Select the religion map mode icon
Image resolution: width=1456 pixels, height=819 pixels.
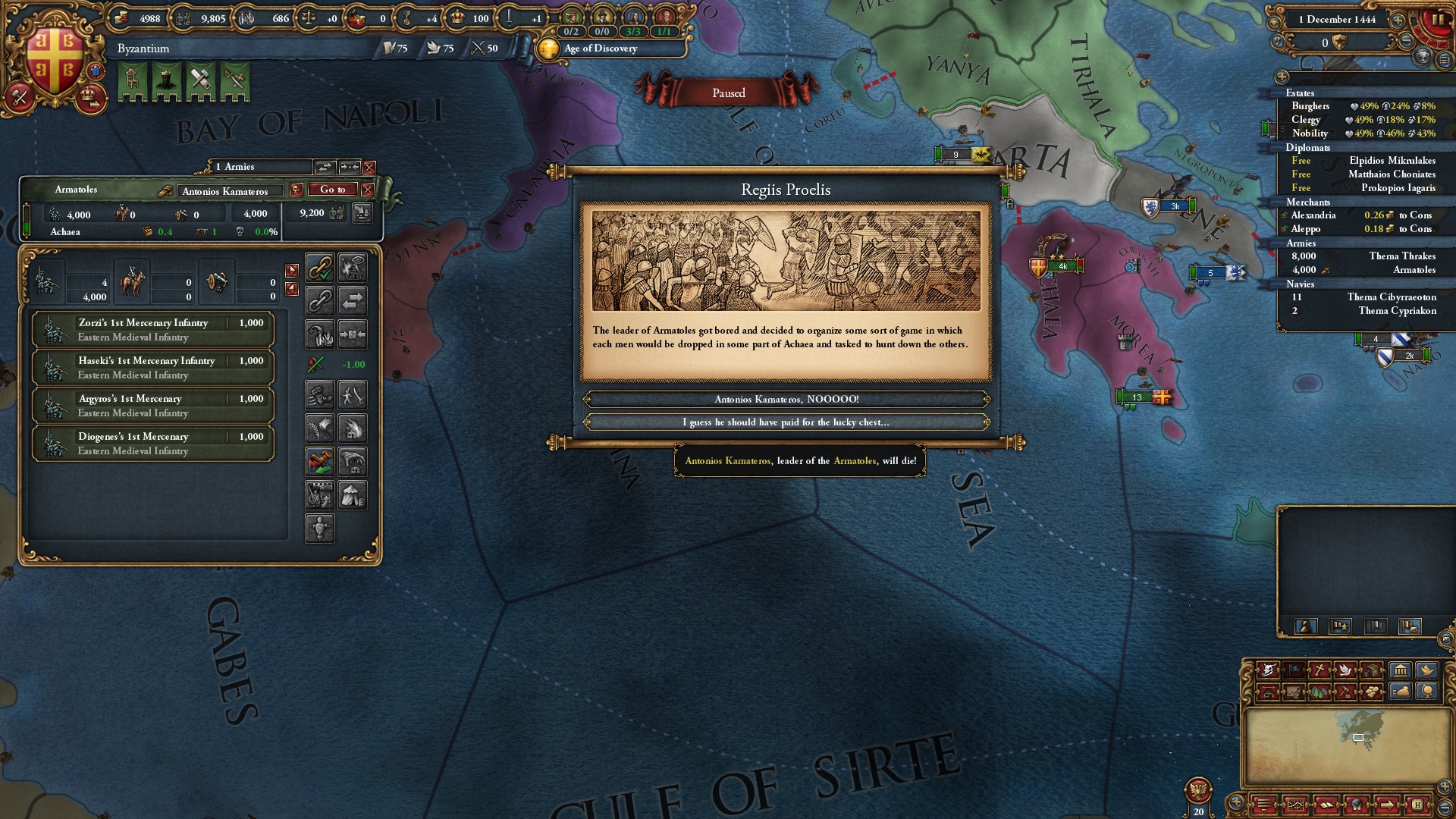(1319, 670)
